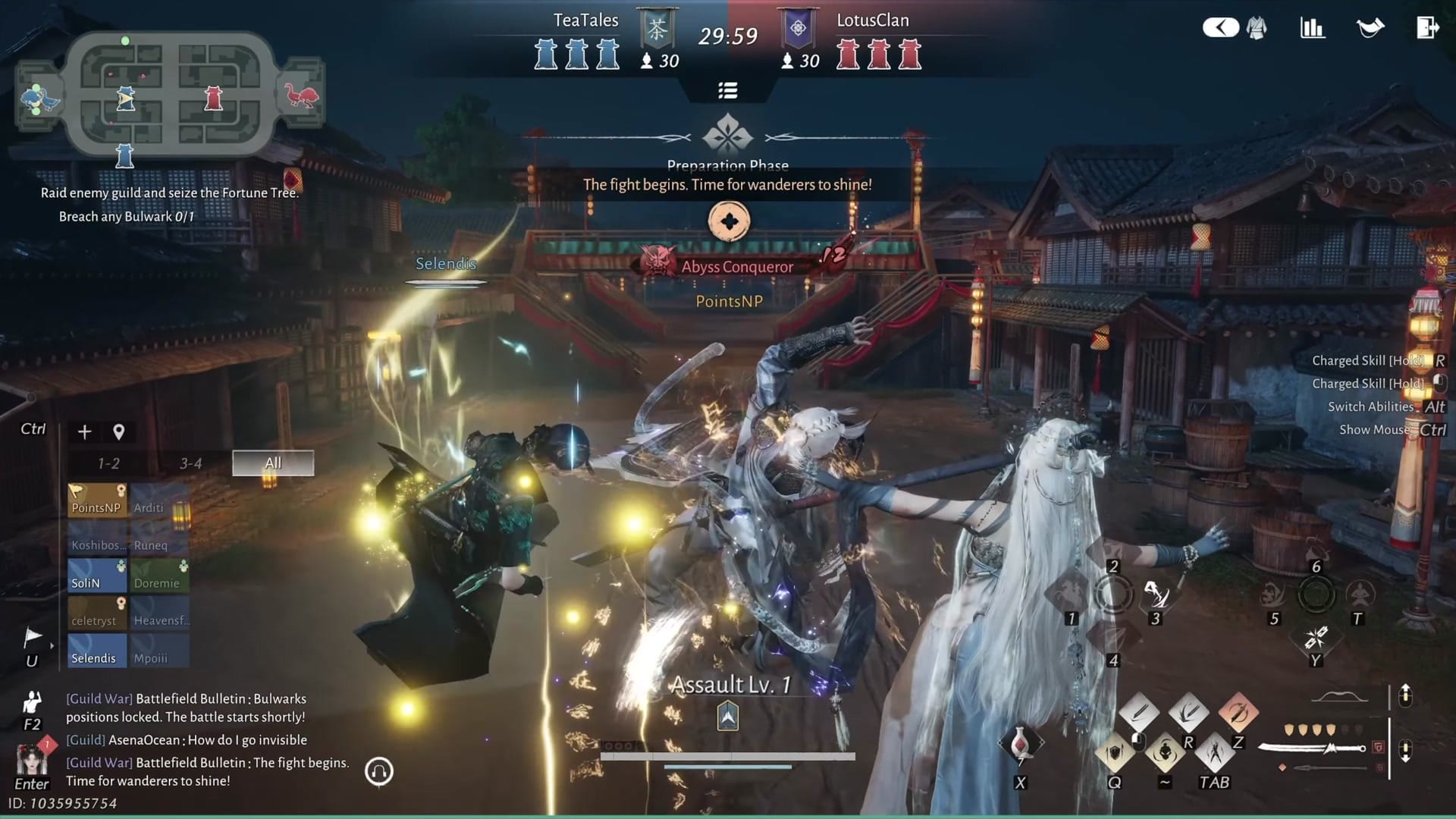Expand the scoreboard list below the timer

click(x=728, y=89)
